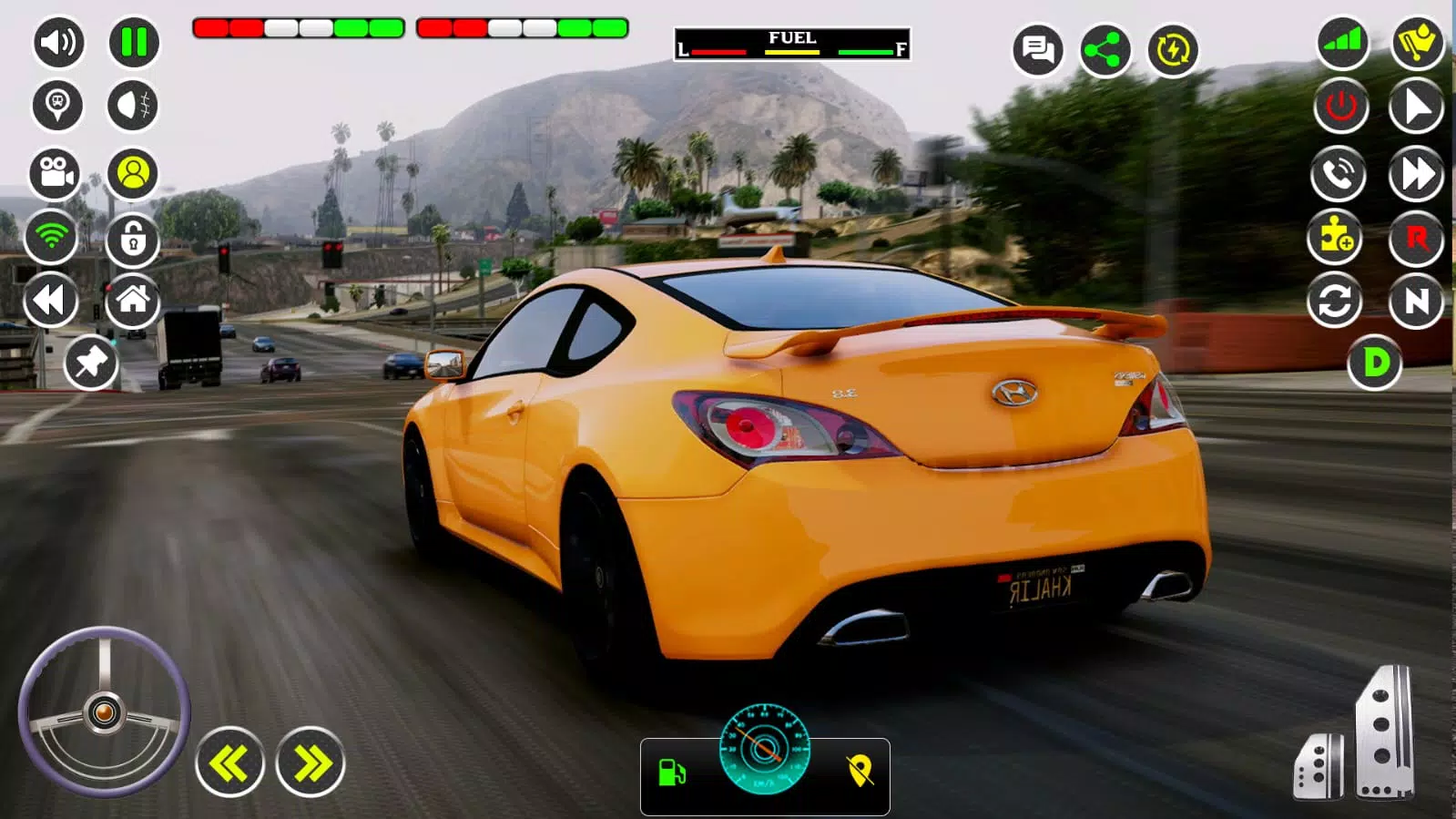This screenshot has height=819, width=1456.
Task: Shift gear into Drive (D)
Action: tap(1375, 363)
